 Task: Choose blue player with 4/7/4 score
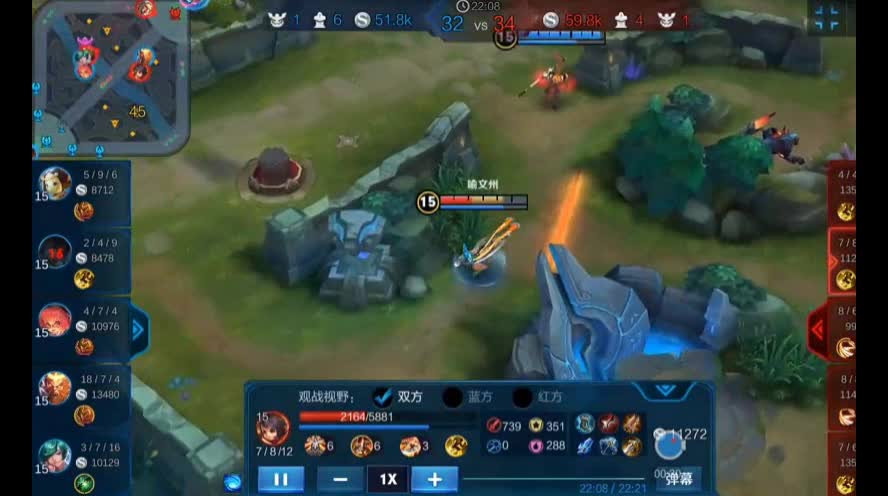pos(78,327)
